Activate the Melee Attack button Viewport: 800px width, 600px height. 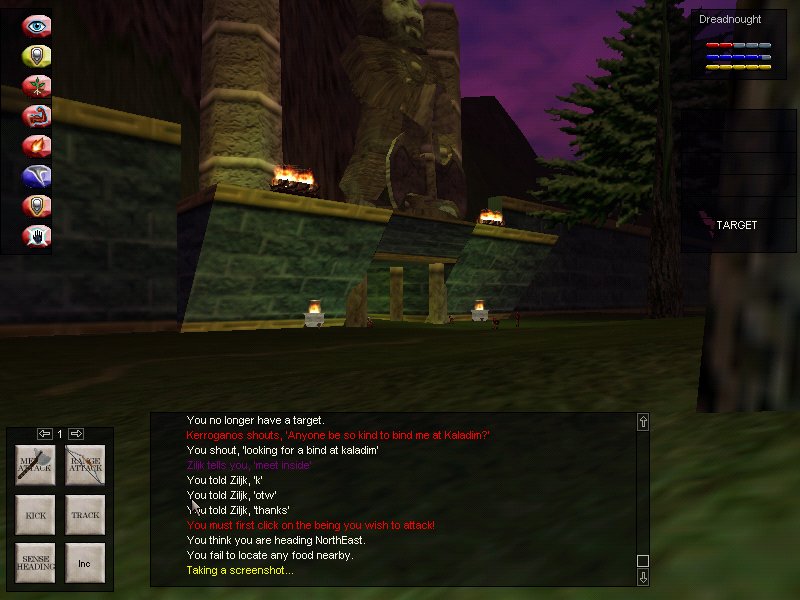click(34, 465)
